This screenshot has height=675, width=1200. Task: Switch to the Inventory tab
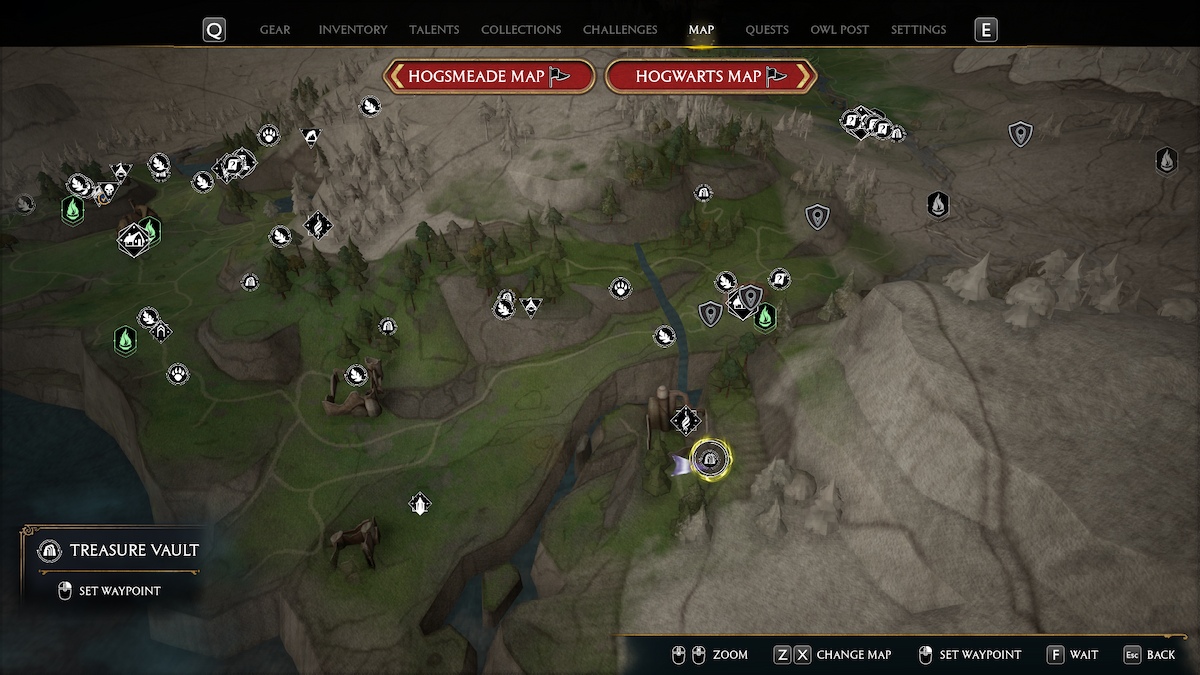pyautogui.click(x=352, y=30)
